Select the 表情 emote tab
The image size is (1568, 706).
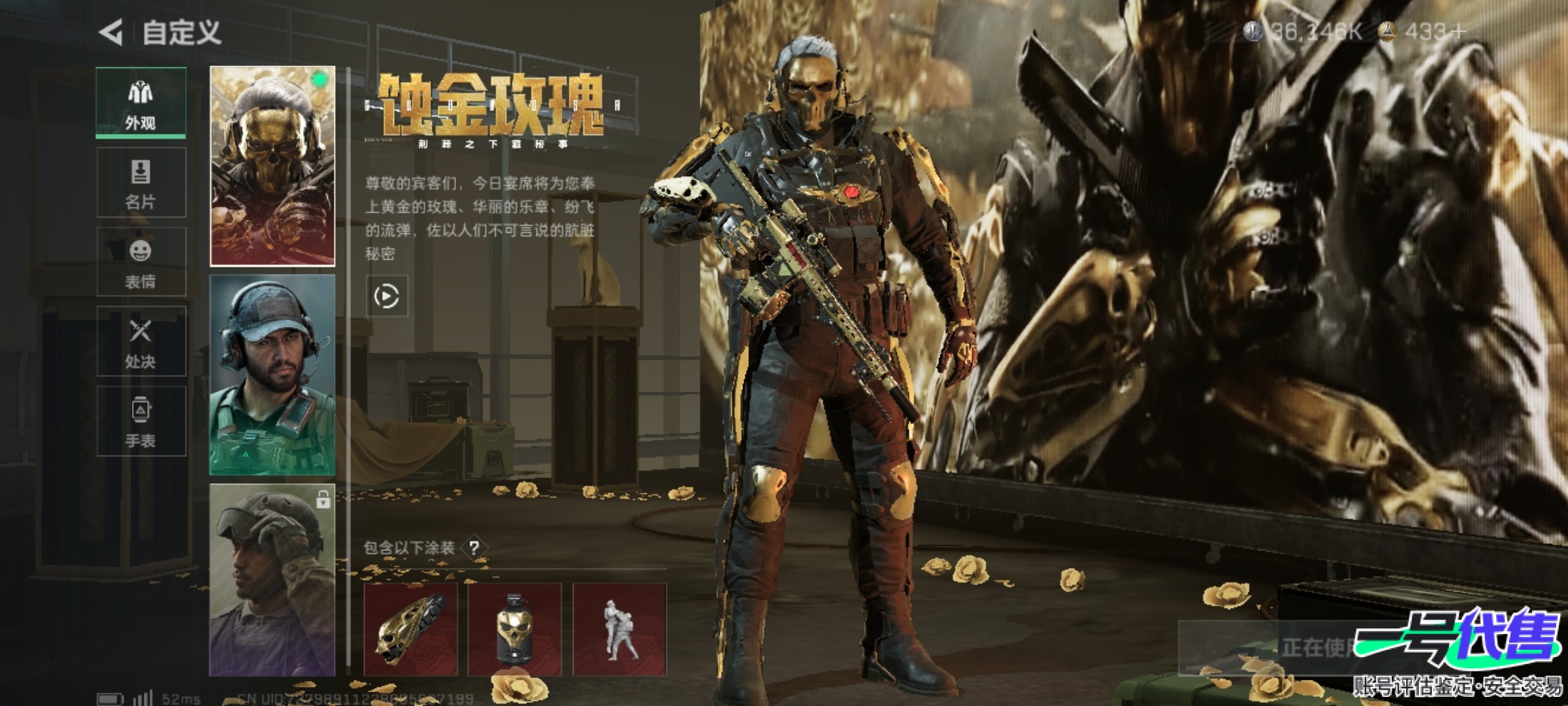[141, 262]
